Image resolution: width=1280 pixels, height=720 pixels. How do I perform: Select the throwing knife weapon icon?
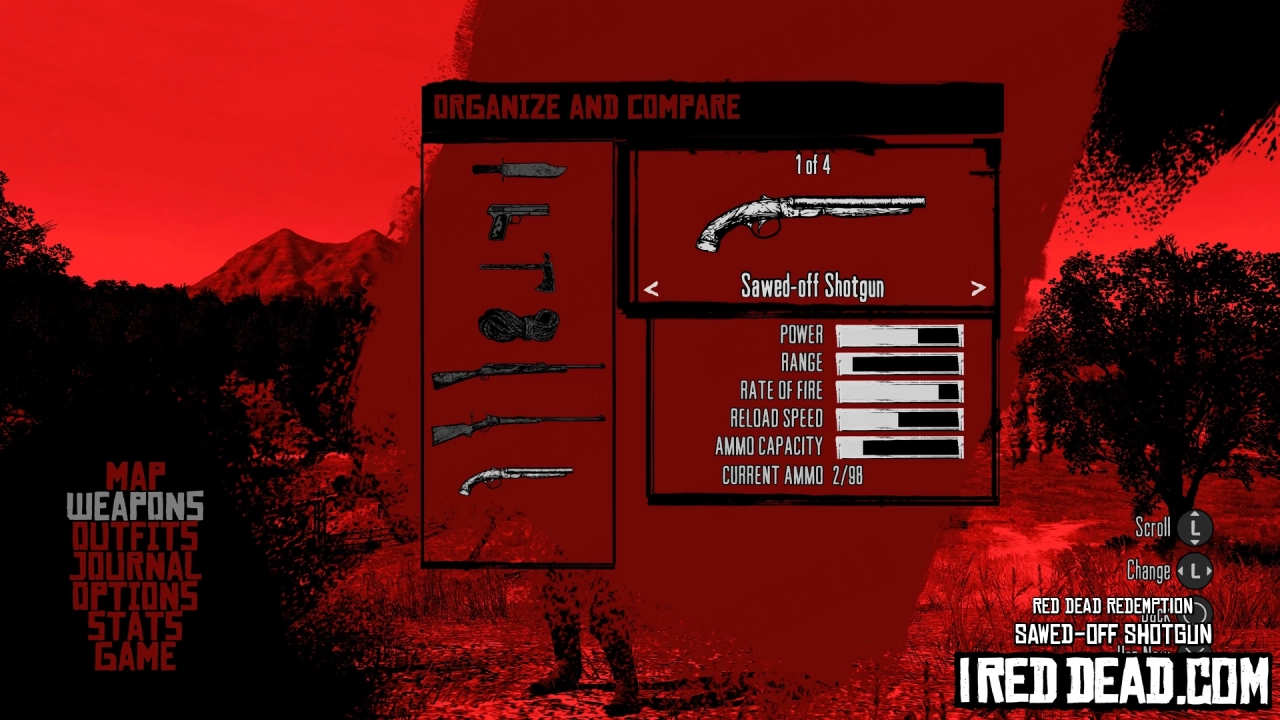518,169
